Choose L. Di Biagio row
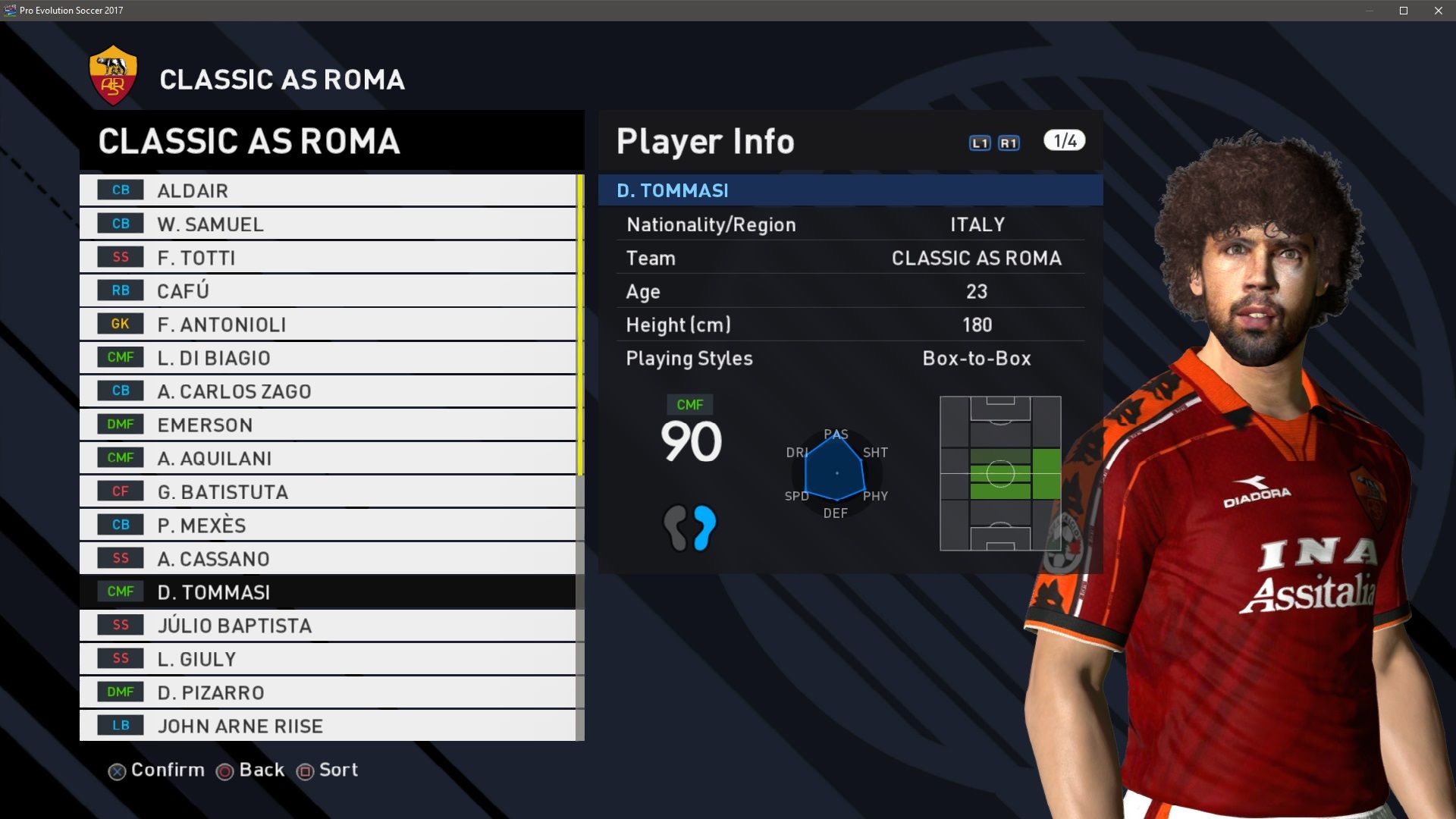This screenshot has width=1456, height=819. (x=327, y=357)
